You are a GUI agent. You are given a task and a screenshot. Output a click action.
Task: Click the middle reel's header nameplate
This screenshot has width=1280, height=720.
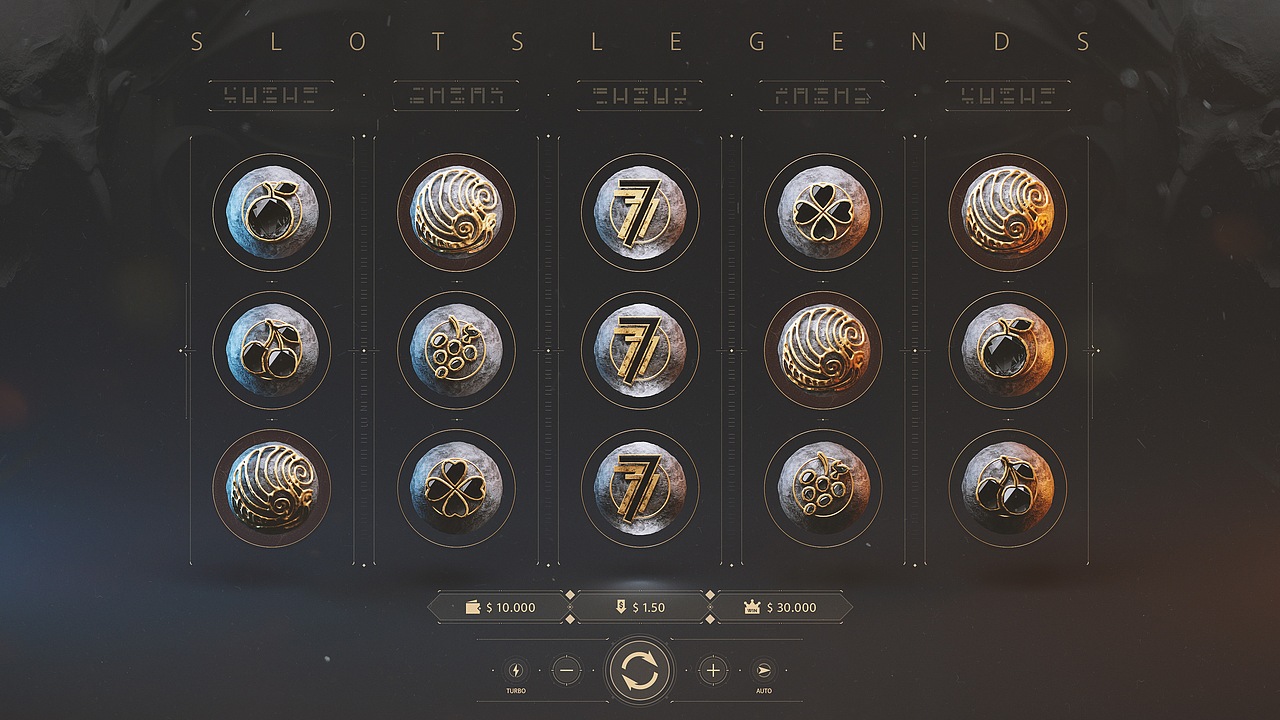[640, 95]
